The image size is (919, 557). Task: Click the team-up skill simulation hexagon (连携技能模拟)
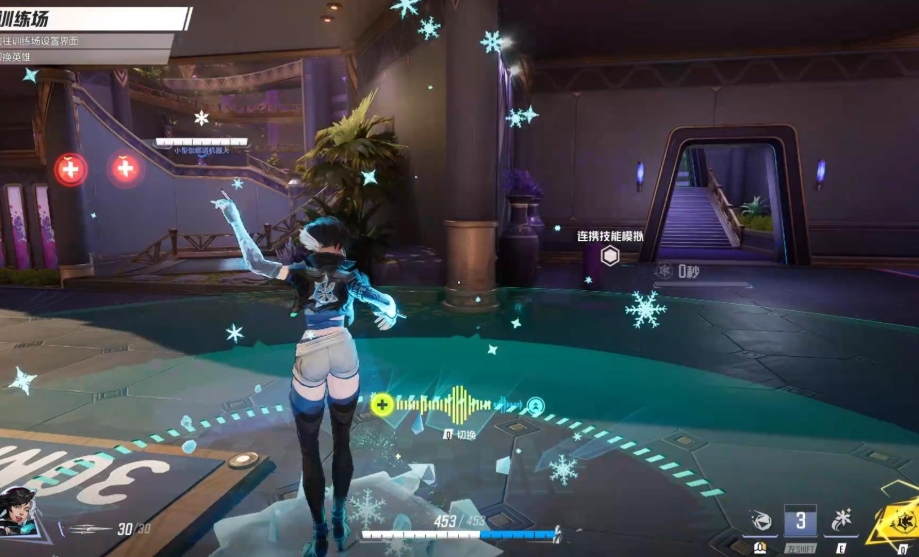pos(610,256)
